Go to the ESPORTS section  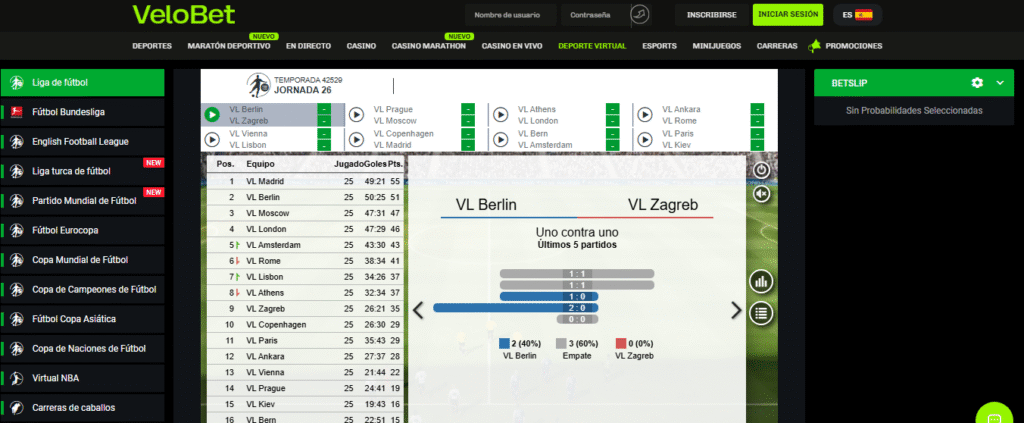point(659,46)
